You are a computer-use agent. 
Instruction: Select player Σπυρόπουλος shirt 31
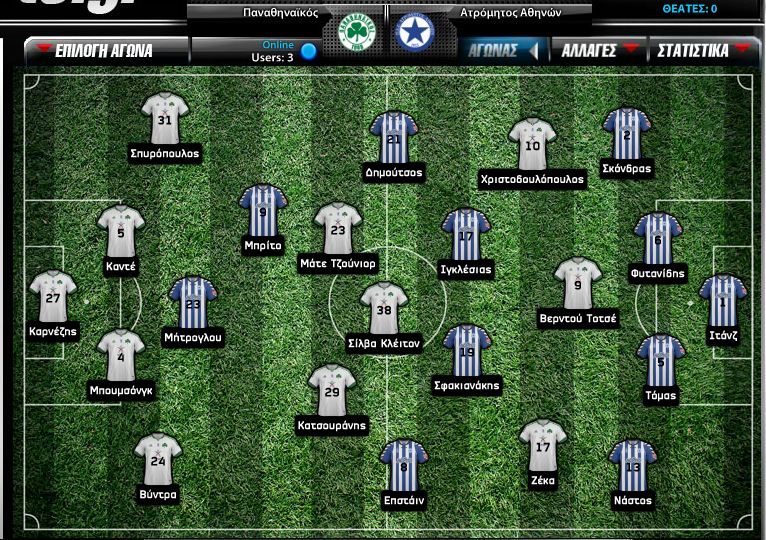[165, 119]
